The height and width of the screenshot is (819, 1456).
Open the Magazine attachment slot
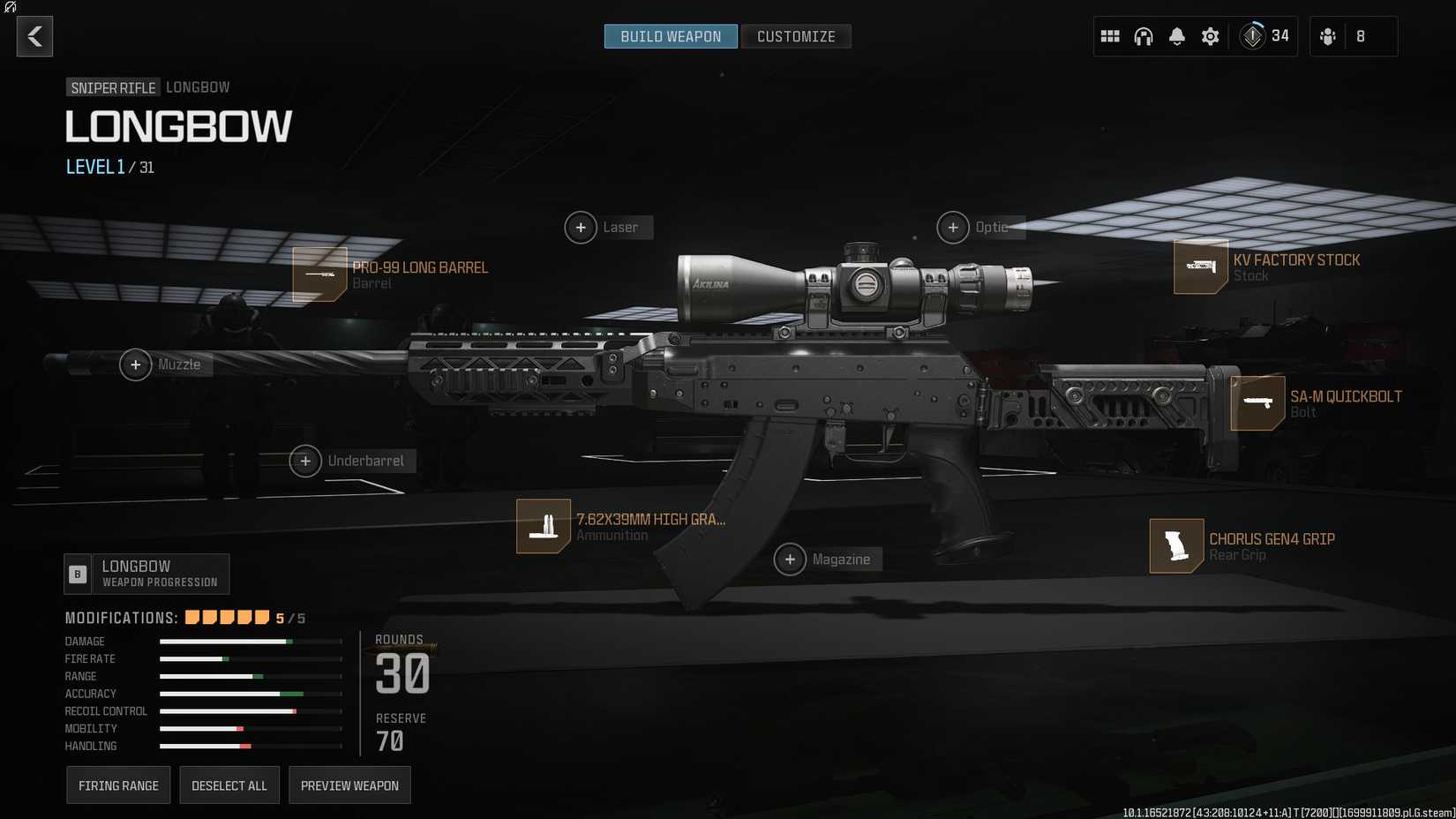791,559
